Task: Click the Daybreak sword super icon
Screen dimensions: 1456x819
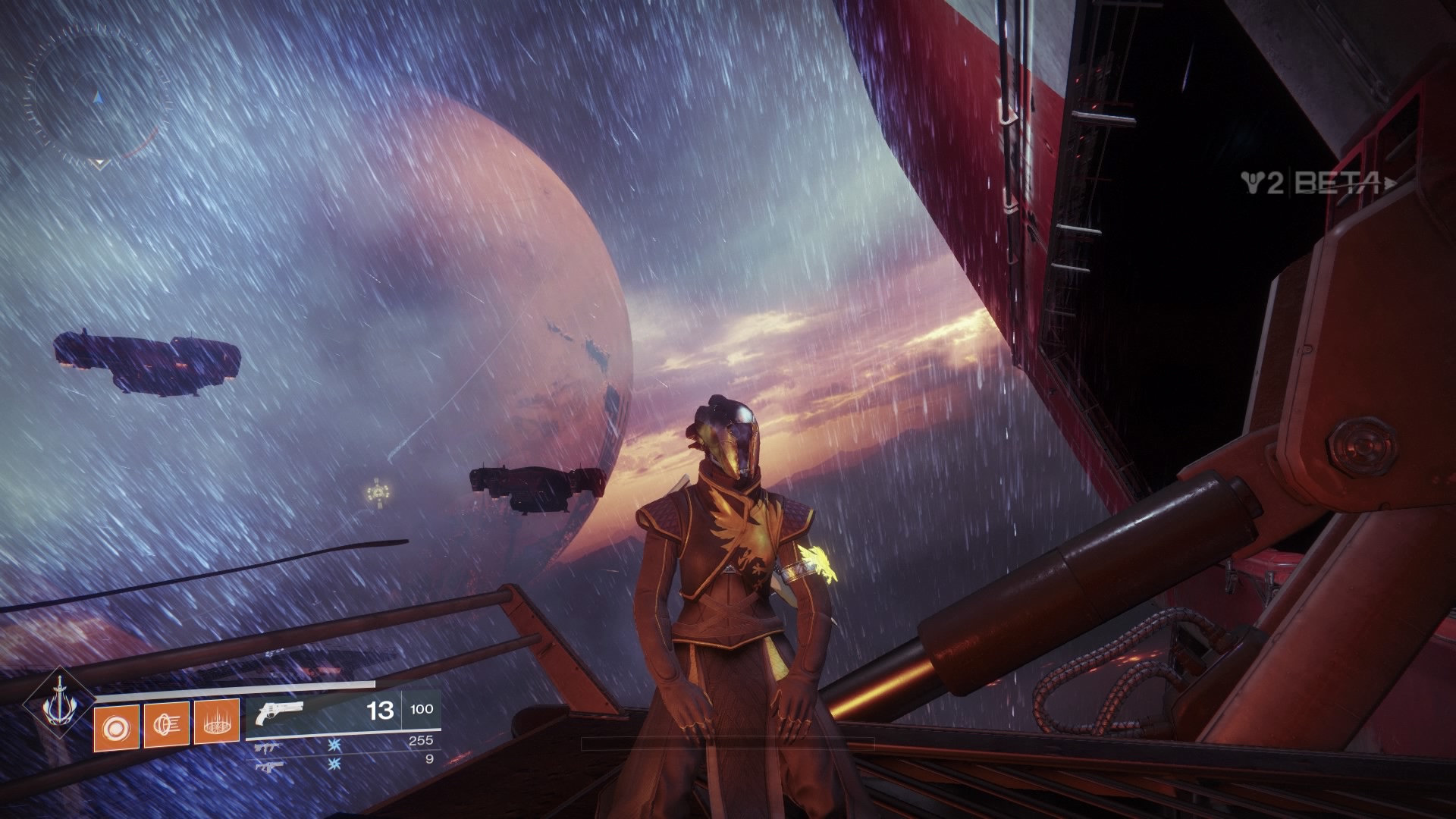Action: click(58, 704)
